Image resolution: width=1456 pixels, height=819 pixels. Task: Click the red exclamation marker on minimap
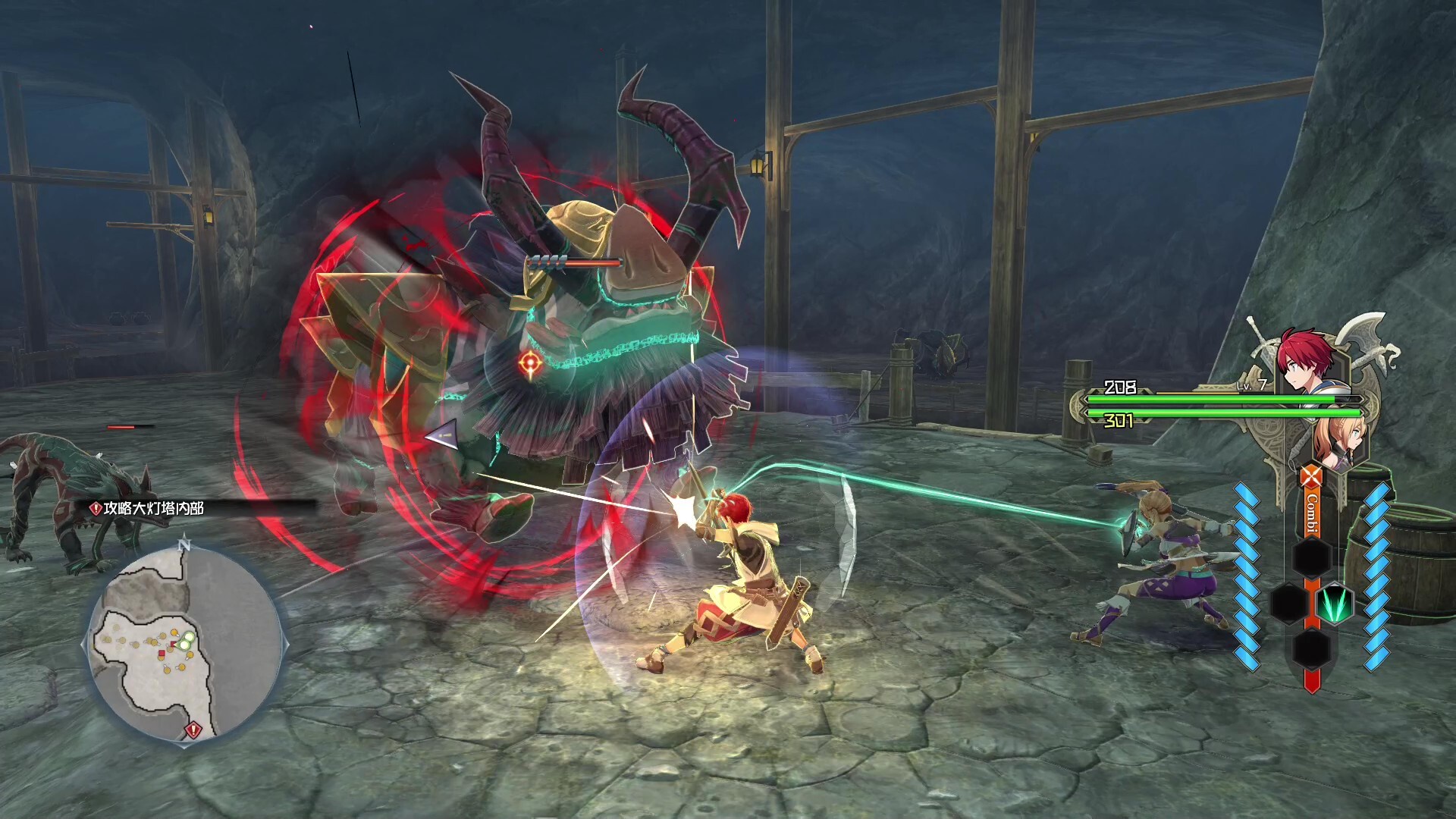point(193,730)
